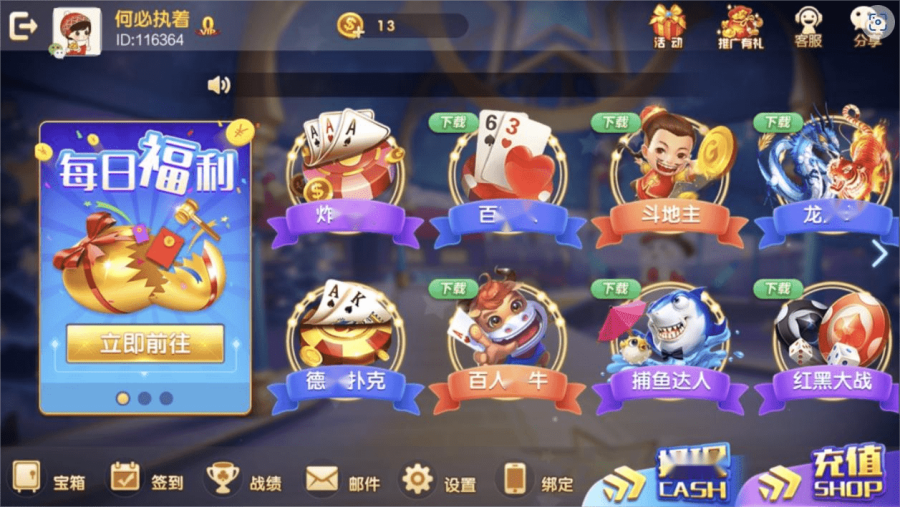
Task: Open the 宝箱 treasure chest
Action: pyautogui.click(x=49, y=482)
